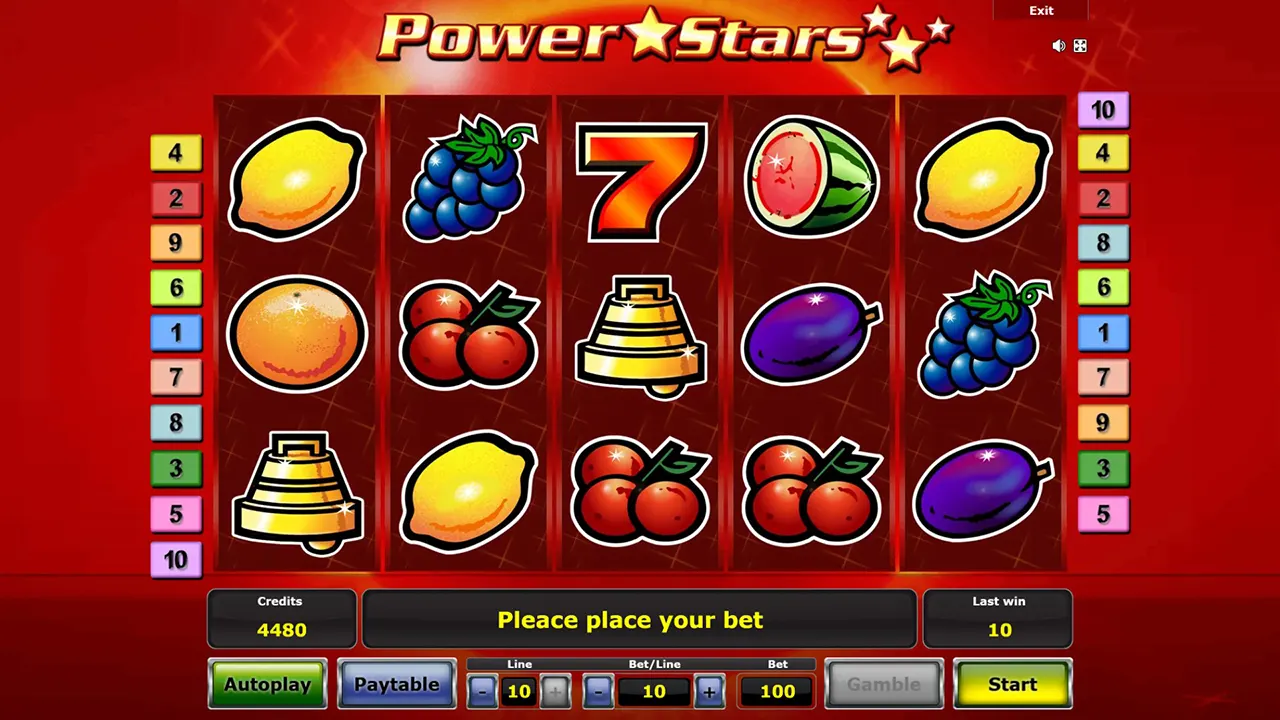Start the spin with the Start button
1280x720 pixels.
tap(1012, 685)
